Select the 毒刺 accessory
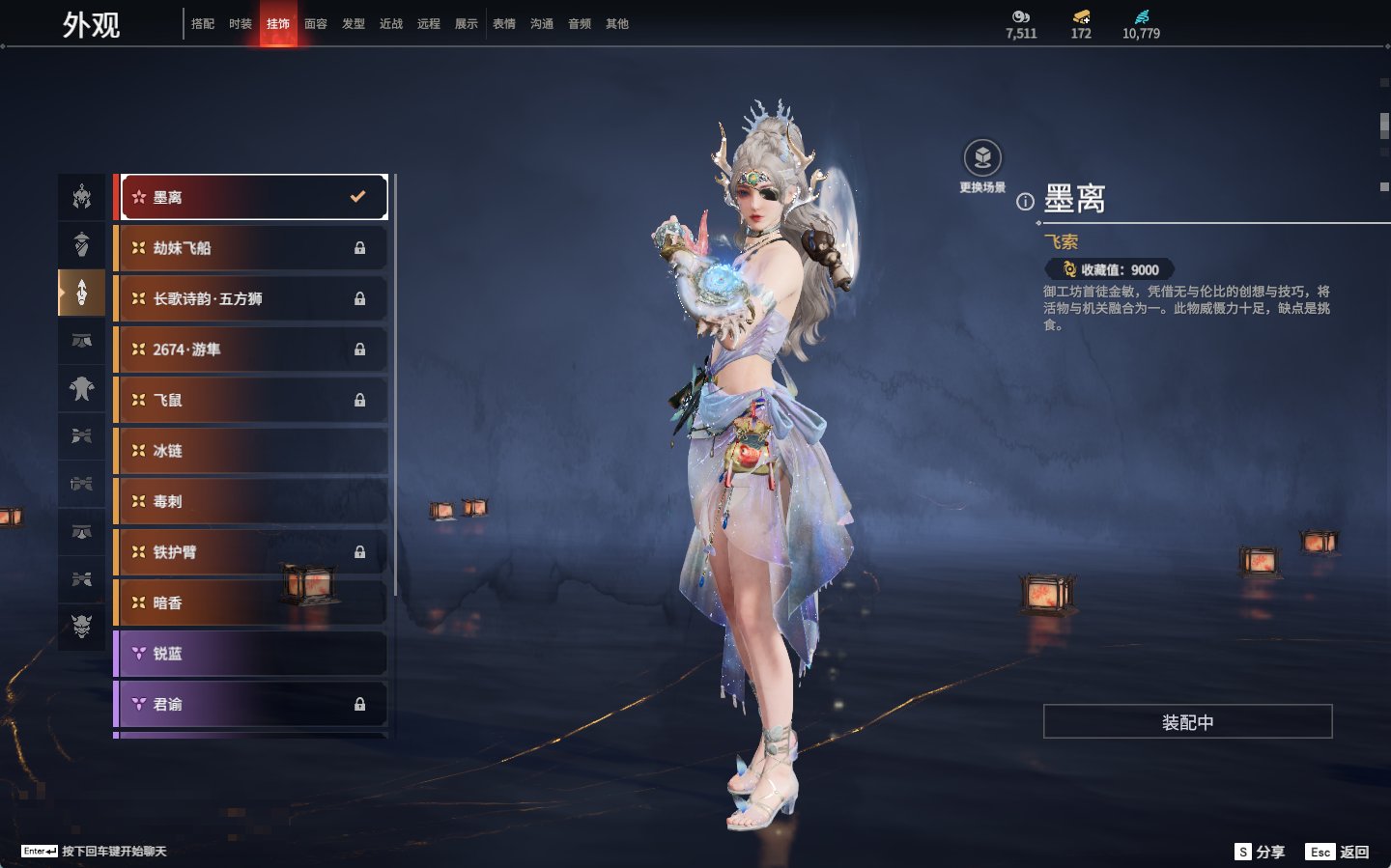Image resolution: width=1391 pixels, height=868 pixels. coord(251,502)
